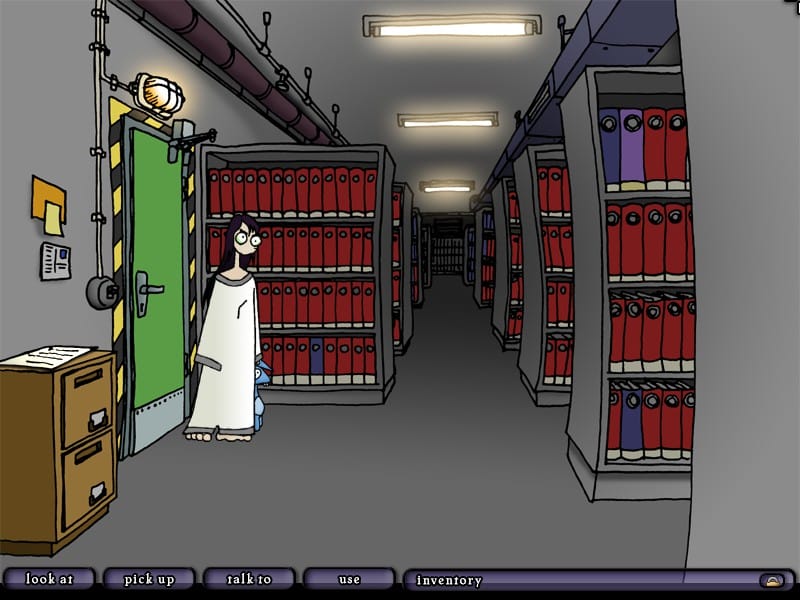Expand inventory with the arrow button

tap(771, 580)
